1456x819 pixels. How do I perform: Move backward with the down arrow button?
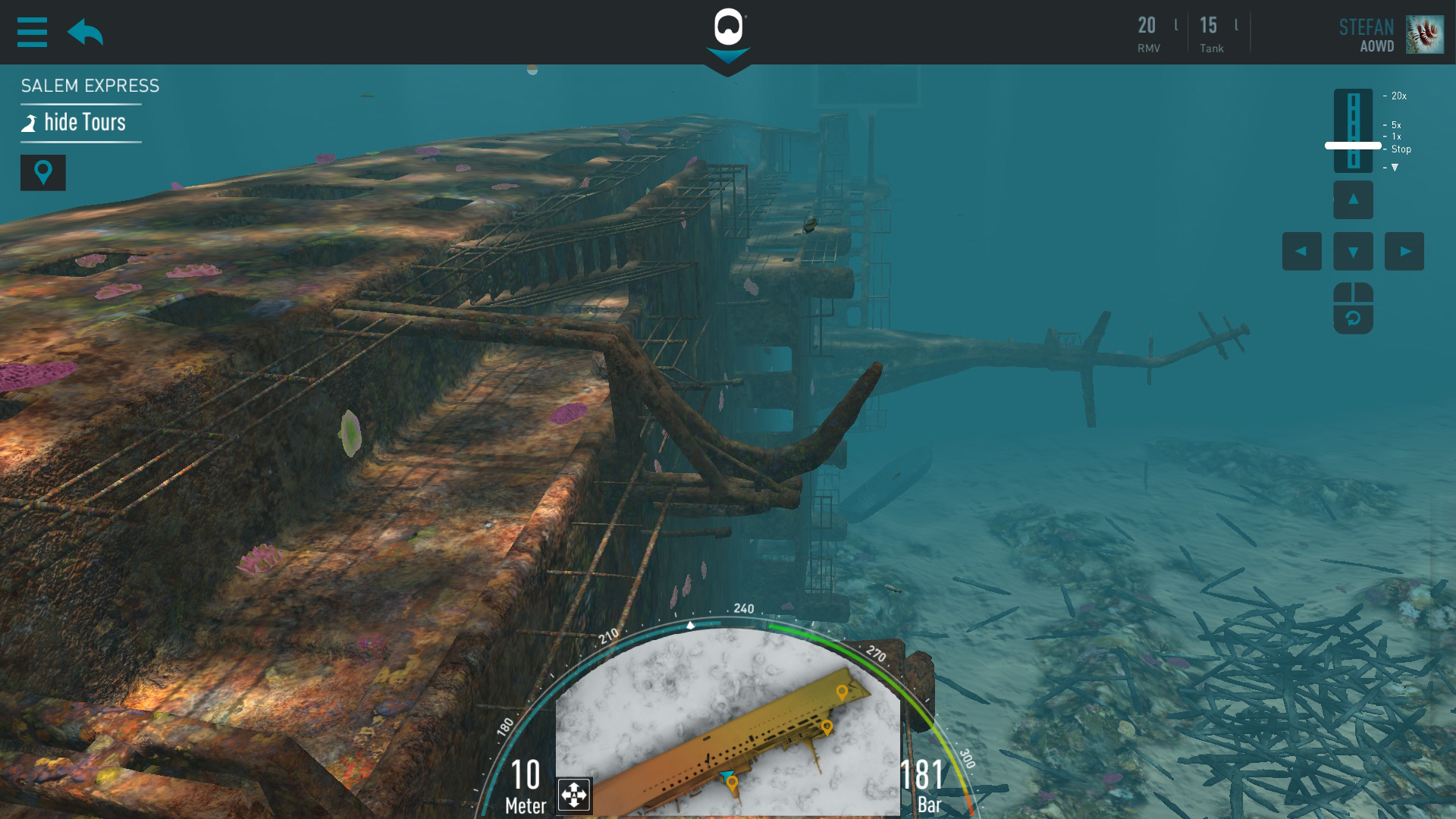pos(1353,252)
